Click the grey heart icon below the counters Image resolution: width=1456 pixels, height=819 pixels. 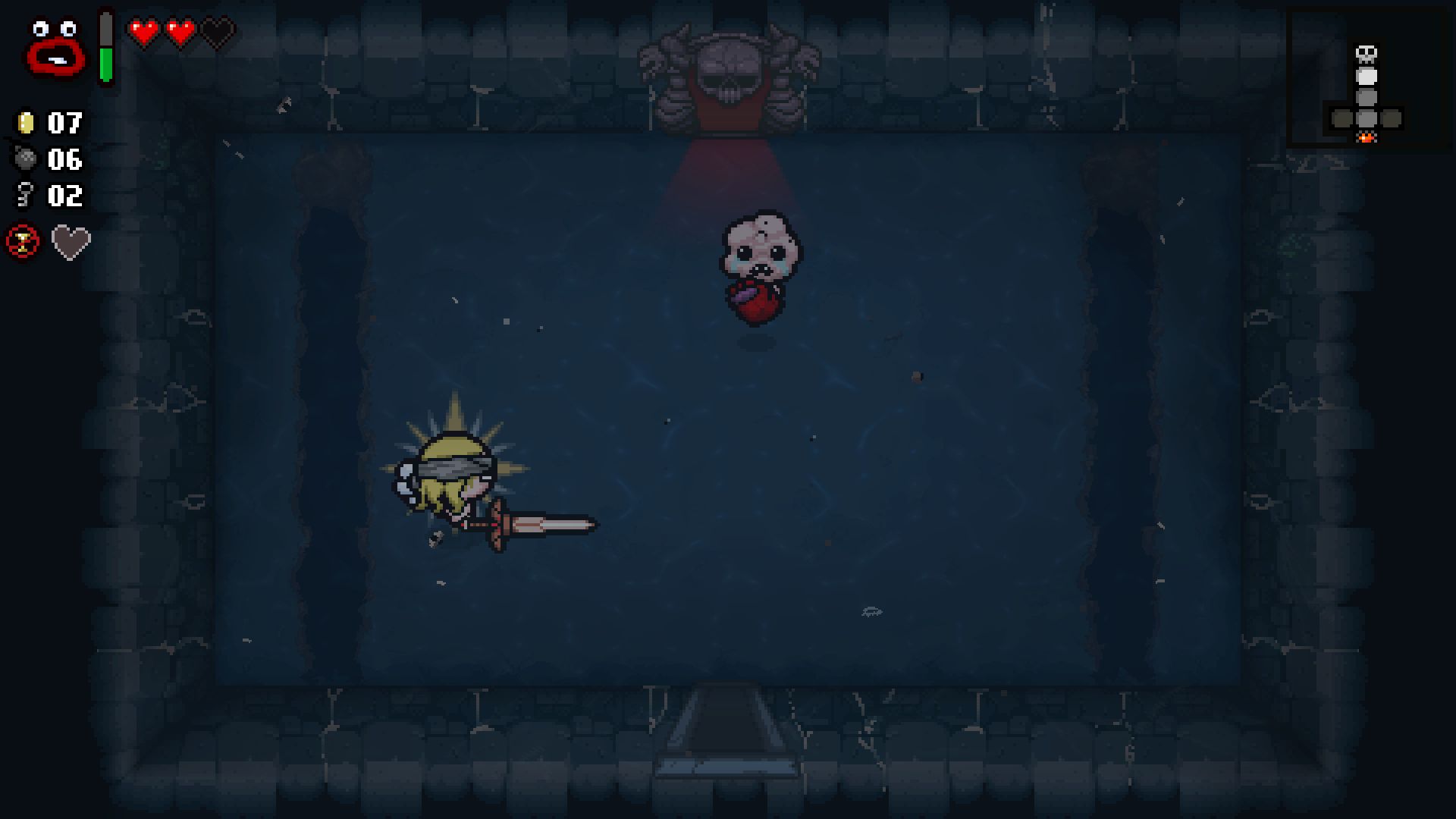(x=69, y=243)
